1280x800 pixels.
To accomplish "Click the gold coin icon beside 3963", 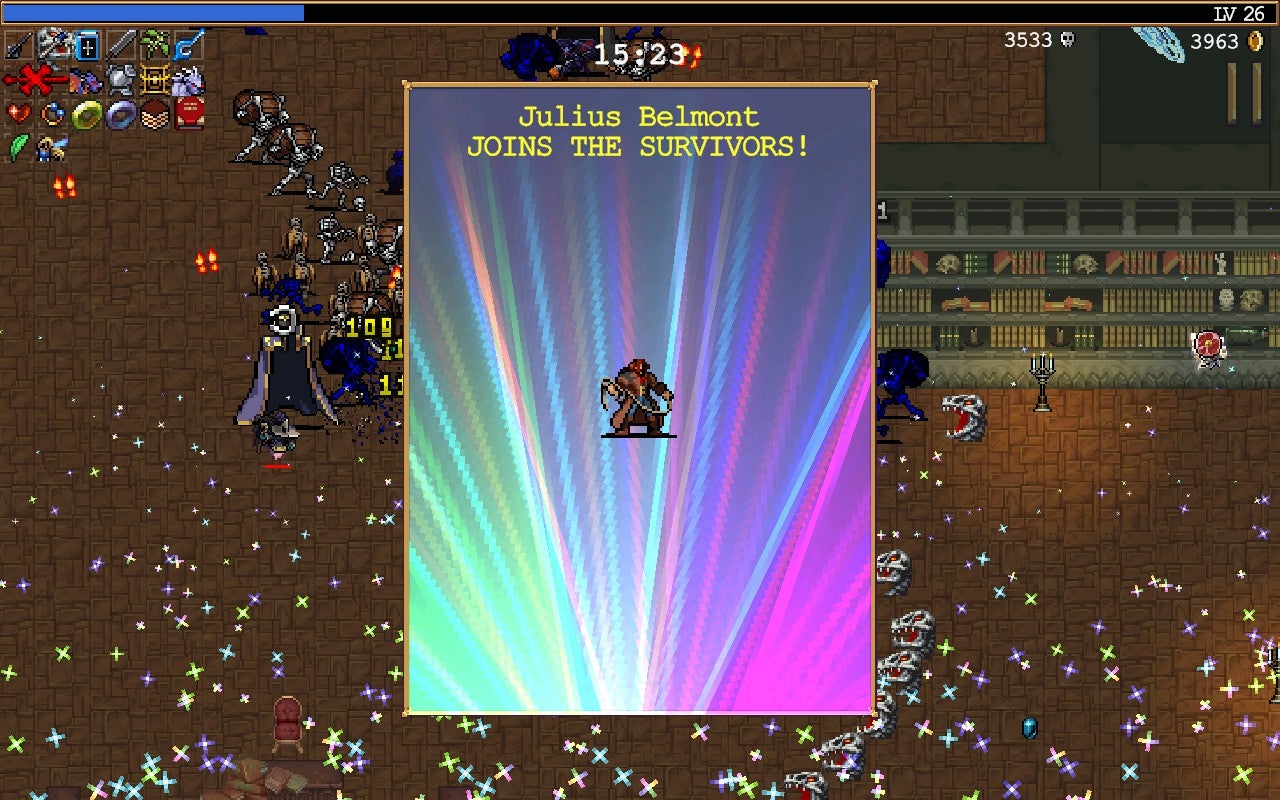I will (1256, 42).
